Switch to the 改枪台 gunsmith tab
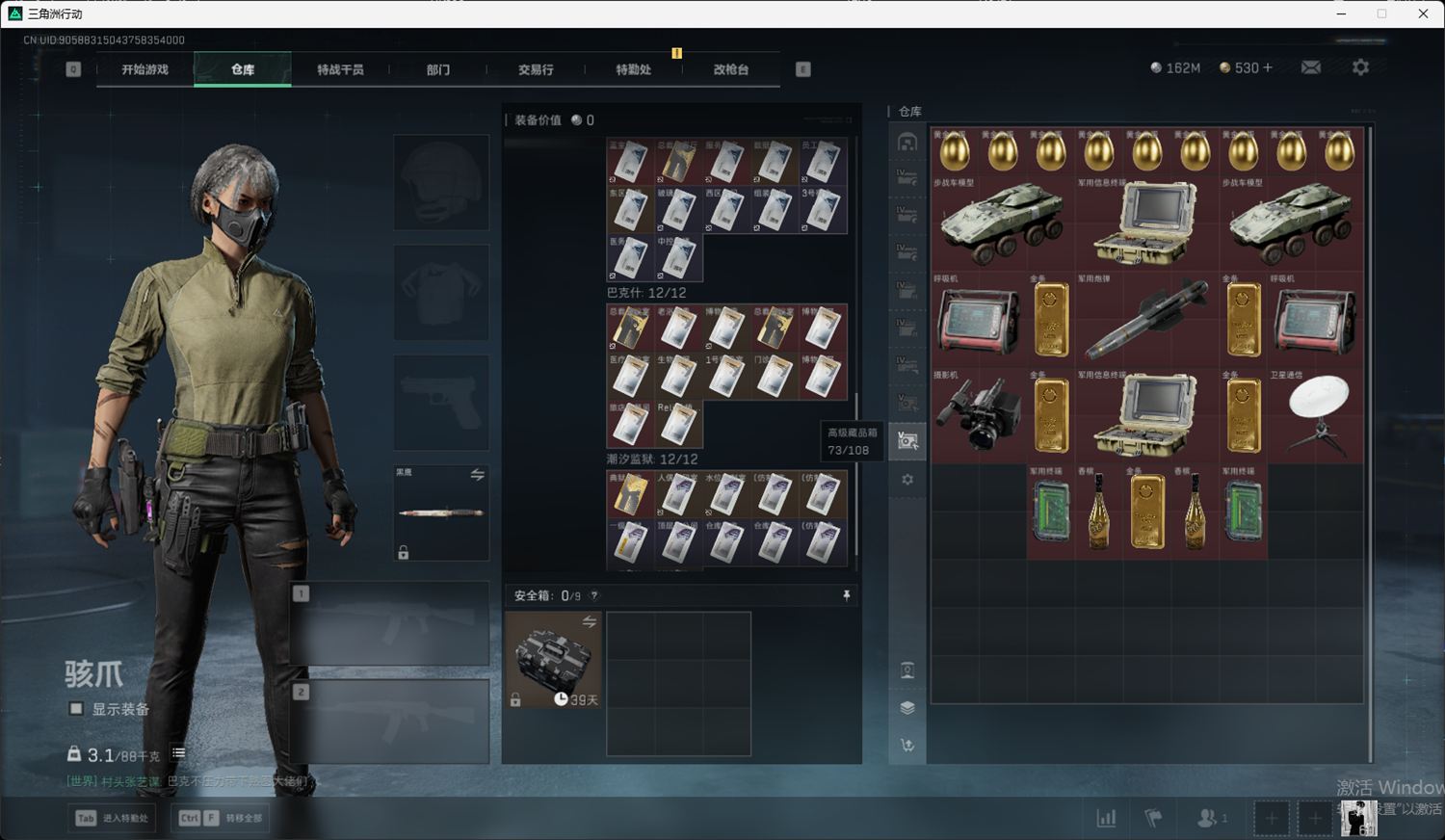This screenshot has width=1445, height=840. pyautogui.click(x=730, y=69)
